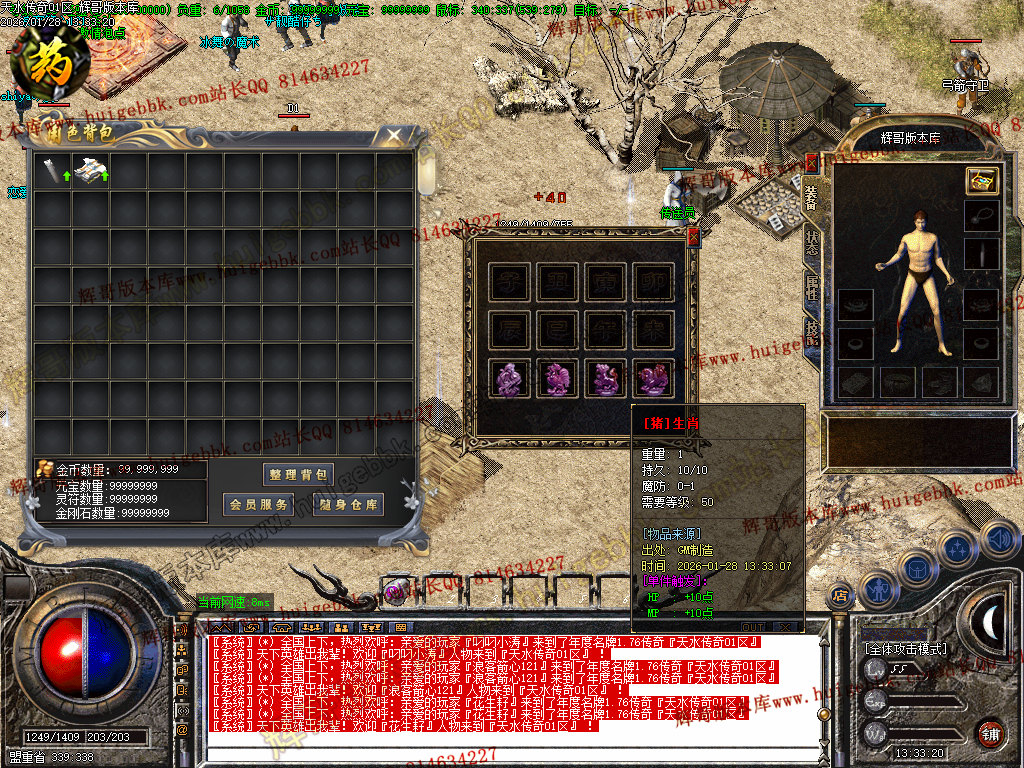Switch to the 技能 skills tab
The height and width of the screenshot is (768, 1024).
811,333
